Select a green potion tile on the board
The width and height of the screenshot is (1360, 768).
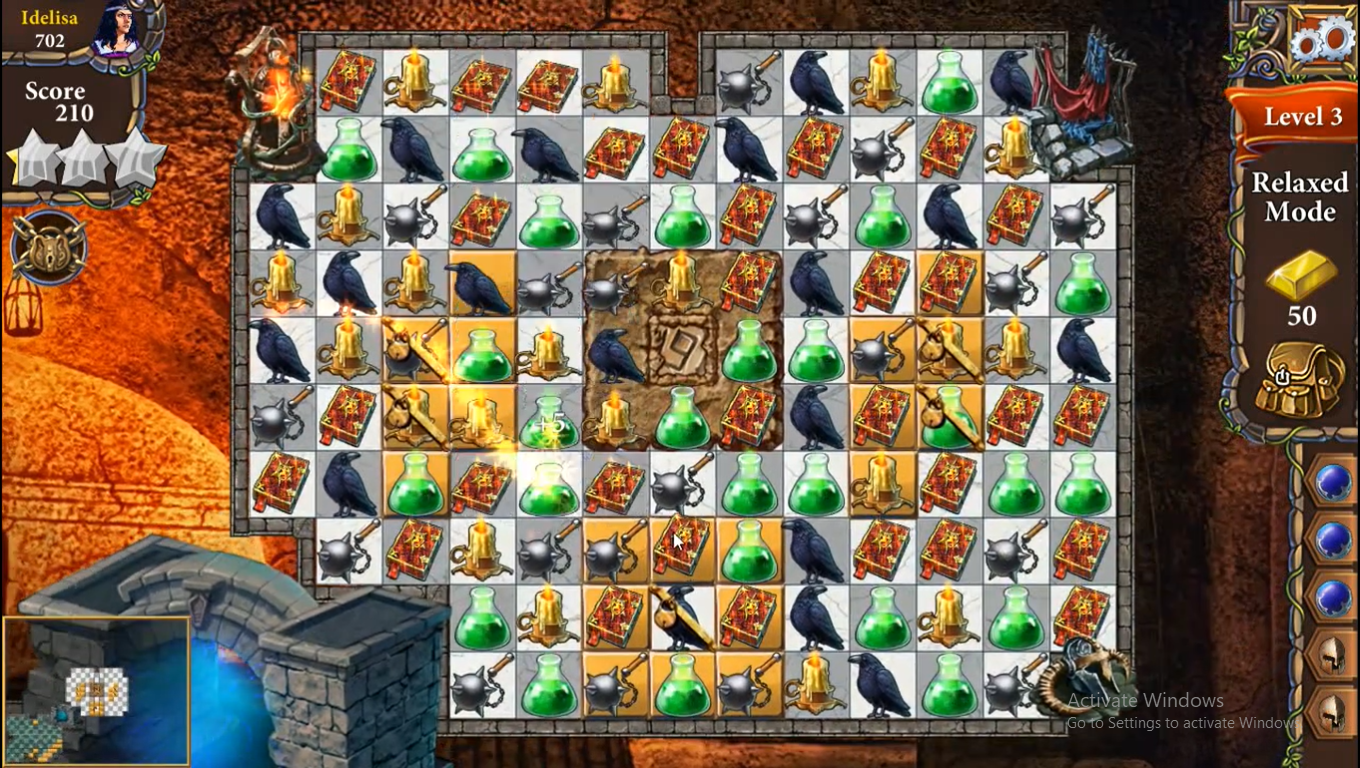pyautogui.click(x=749, y=352)
